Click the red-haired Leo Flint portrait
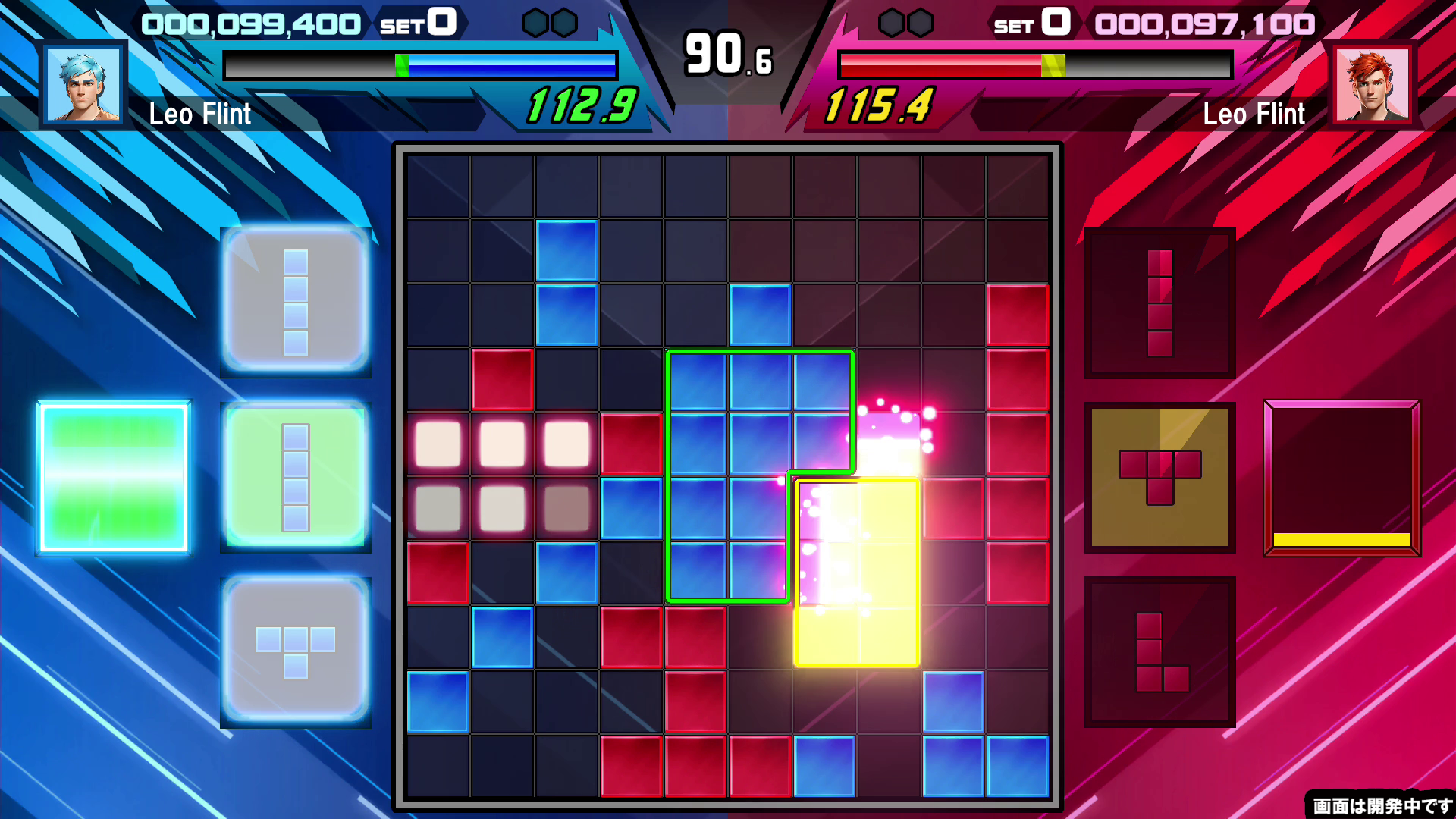The width and height of the screenshot is (1456, 819). point(1373,84)
